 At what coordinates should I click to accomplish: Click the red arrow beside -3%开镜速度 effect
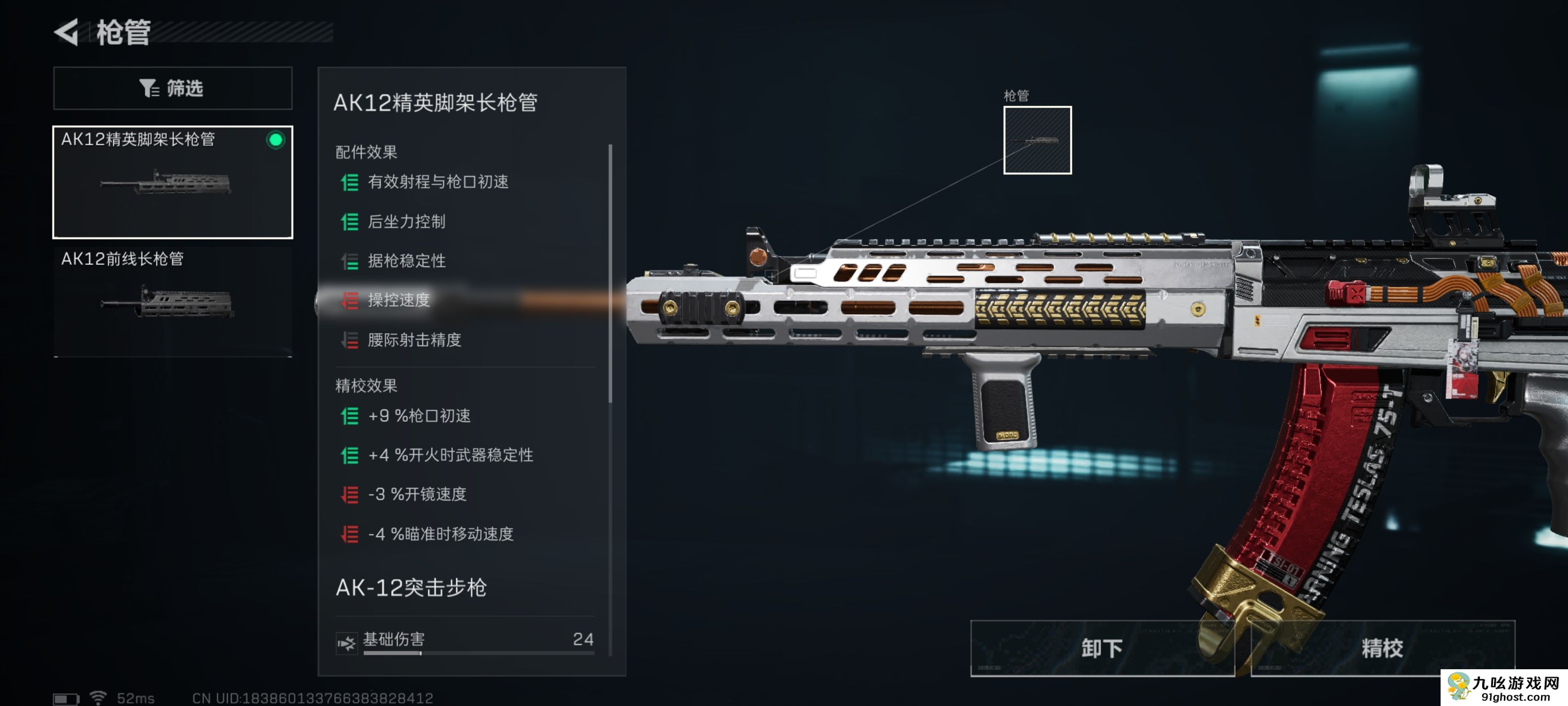click(x=349, y=495)
